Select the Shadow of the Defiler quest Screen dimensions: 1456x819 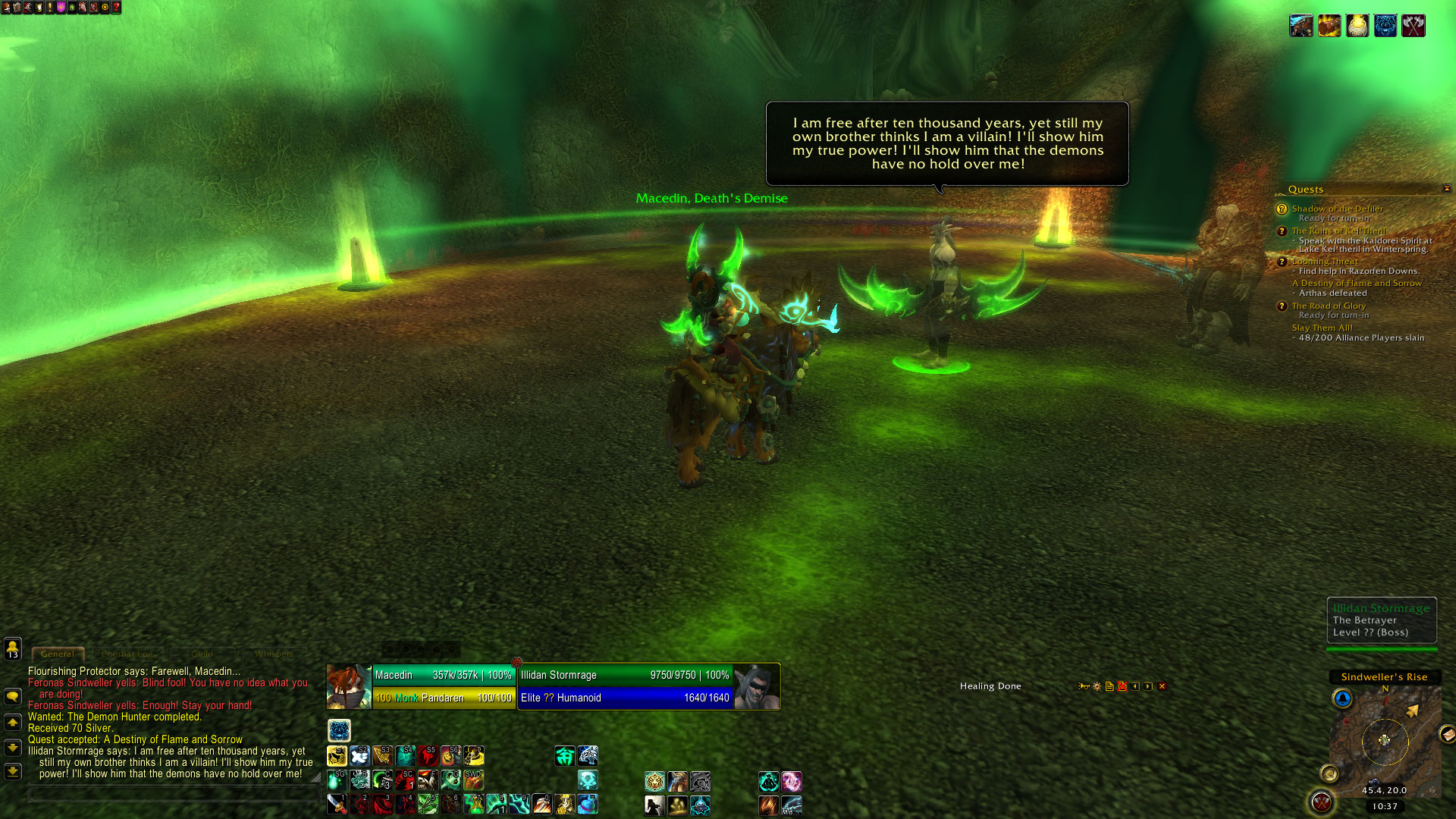[1337, 209]
